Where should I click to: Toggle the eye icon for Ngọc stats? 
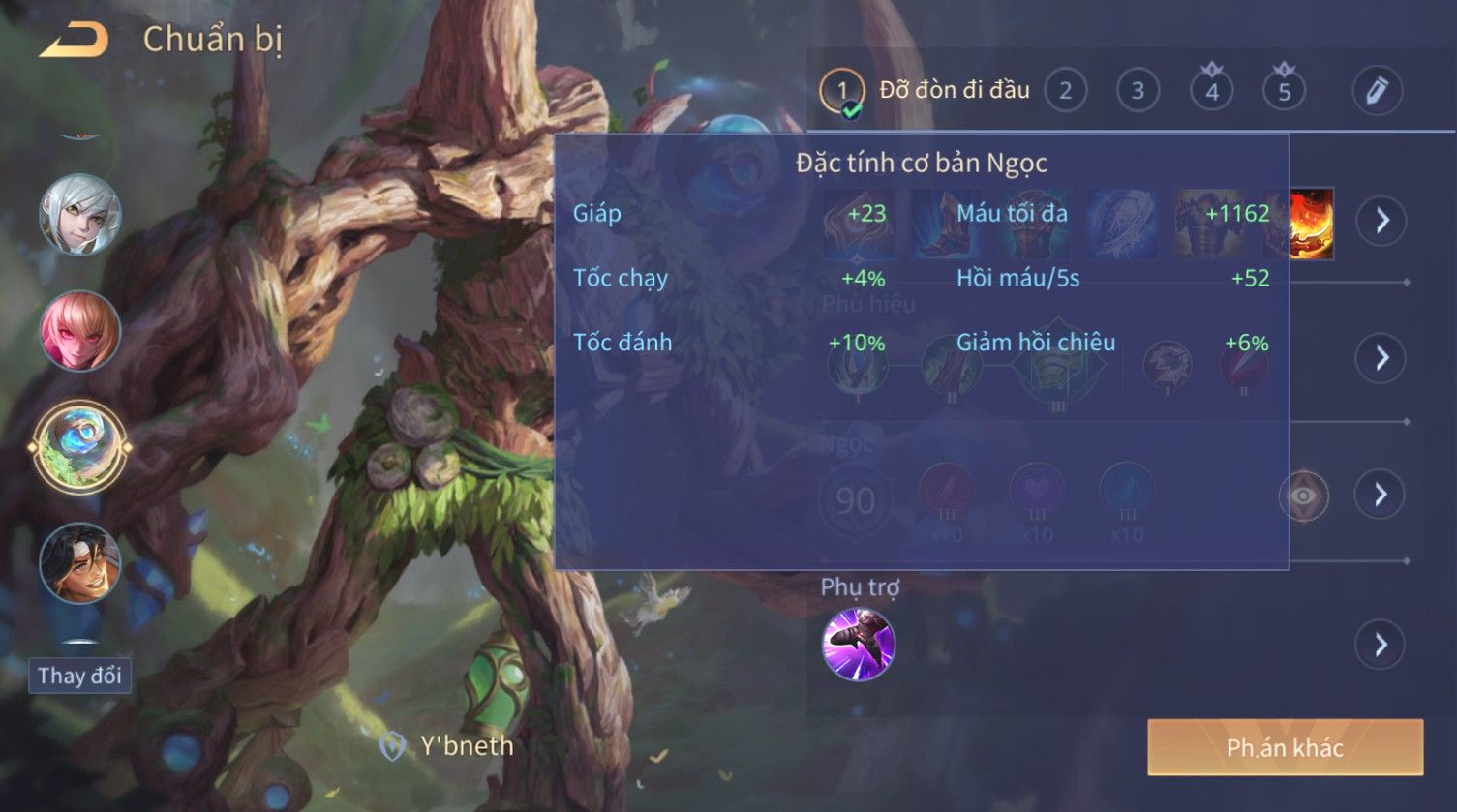1303,496
